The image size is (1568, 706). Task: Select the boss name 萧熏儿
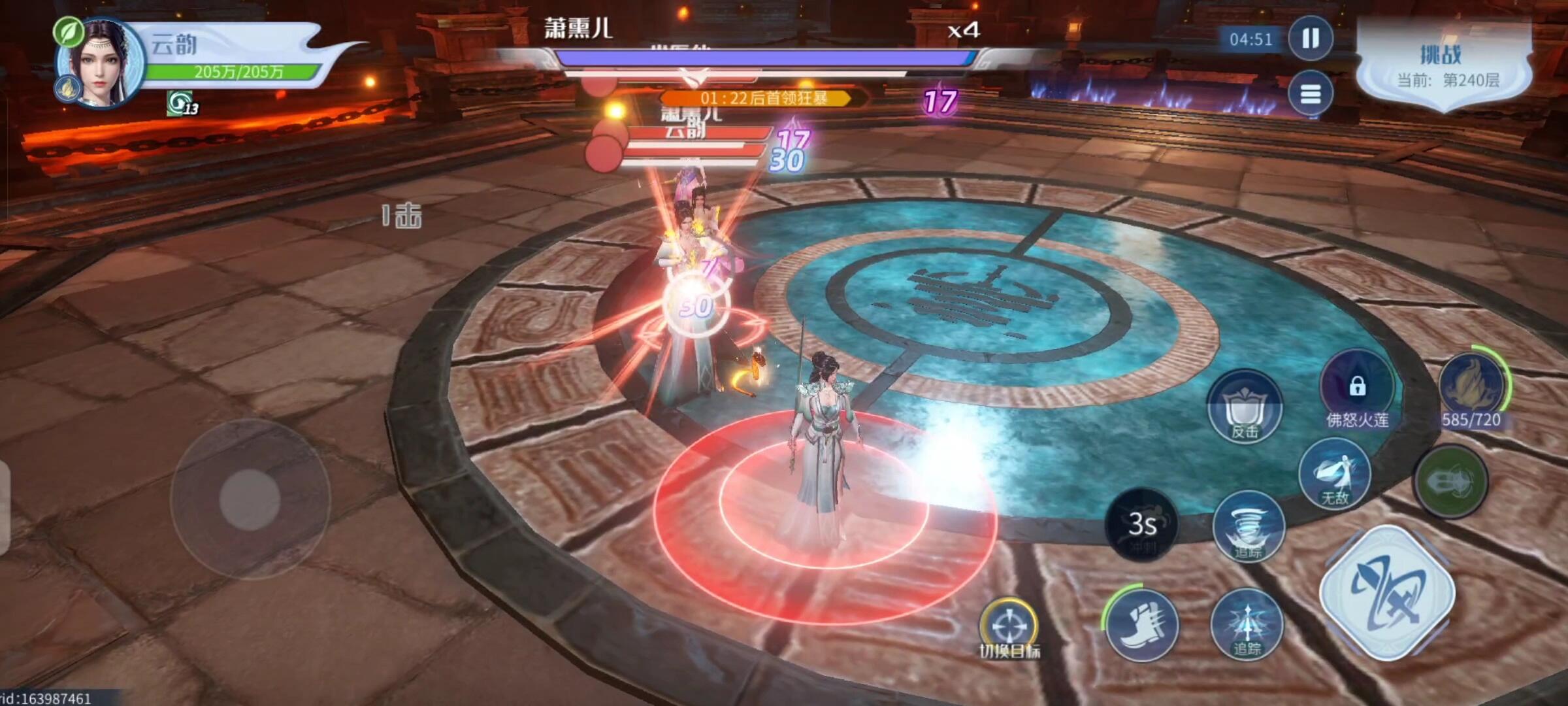(578, 29)
